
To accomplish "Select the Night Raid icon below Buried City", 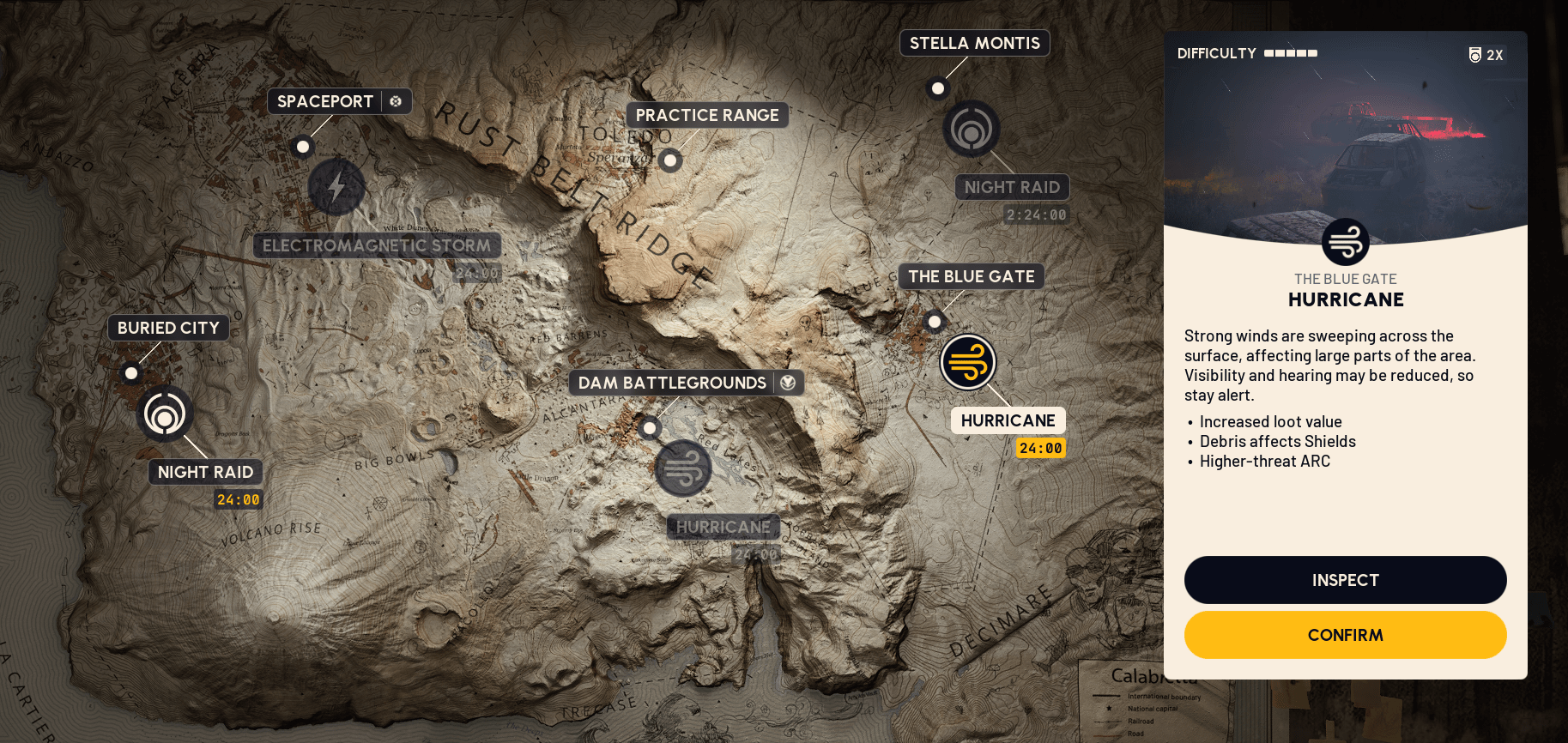I will click(x=166, y=413).
